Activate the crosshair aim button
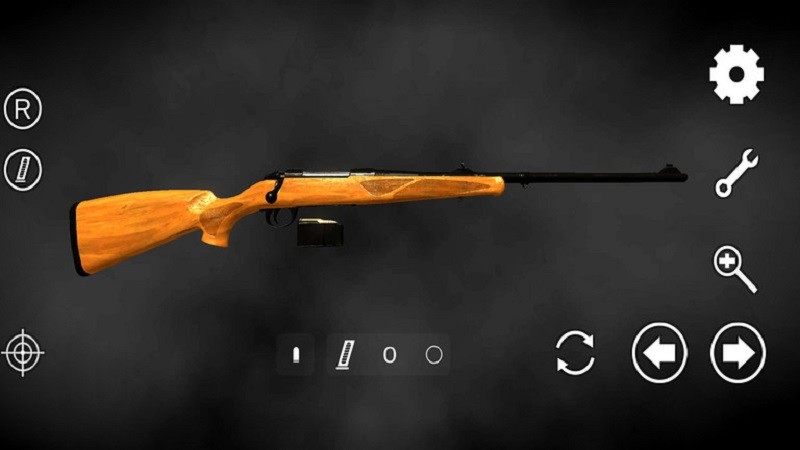Image resolution: width=800 pixels, height=450 pixels. (x=23, y=352)
